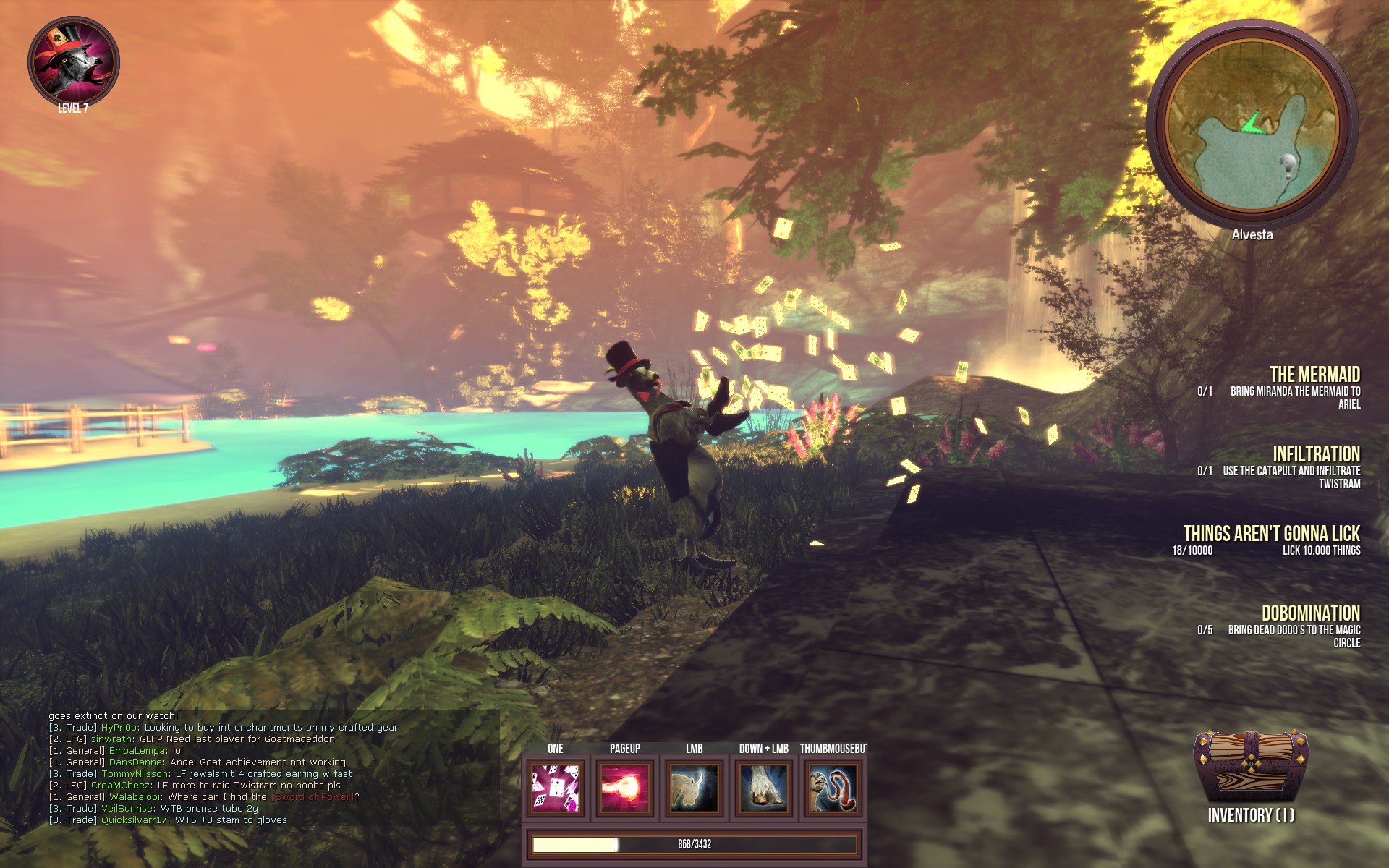This screenshot has height=868, width=1389.
Task: Open the Inventory treasure chest
Action: coord(1251,767)
